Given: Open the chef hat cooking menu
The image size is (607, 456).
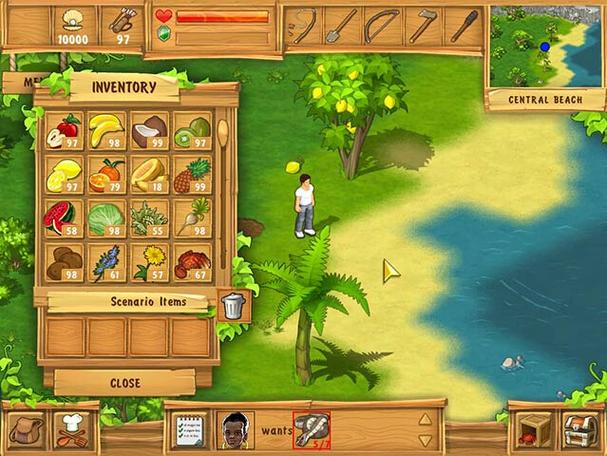Looking at the screenshot, I should click(x=75, y=430).
